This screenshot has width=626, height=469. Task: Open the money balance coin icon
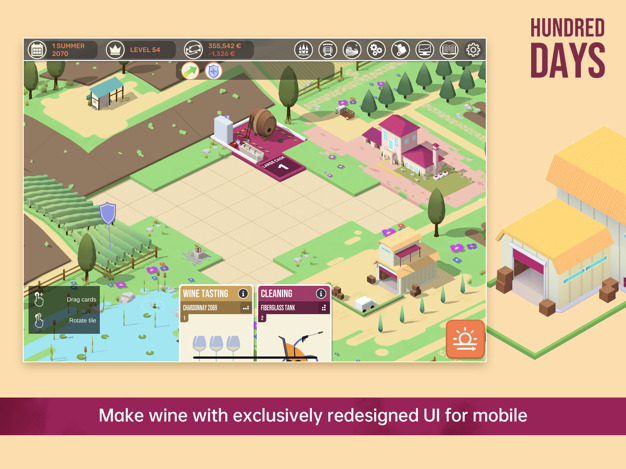click(193, 49)
